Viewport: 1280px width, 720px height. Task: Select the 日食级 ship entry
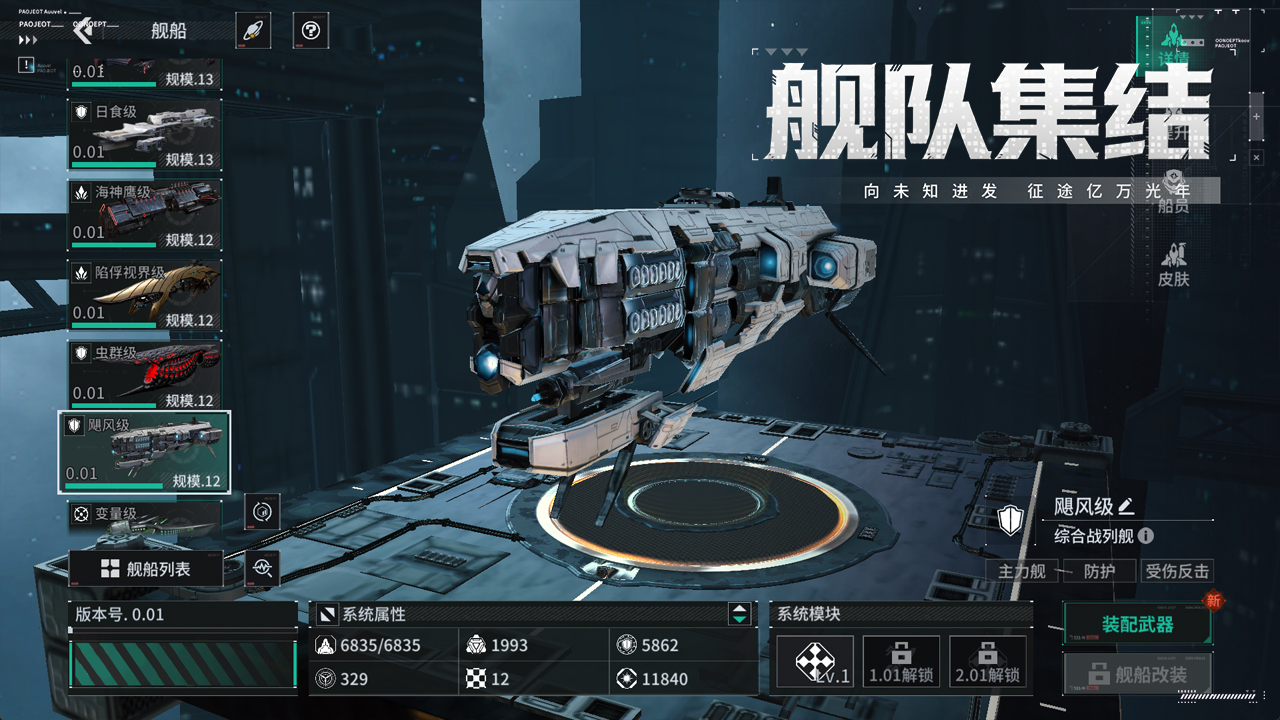145,134
